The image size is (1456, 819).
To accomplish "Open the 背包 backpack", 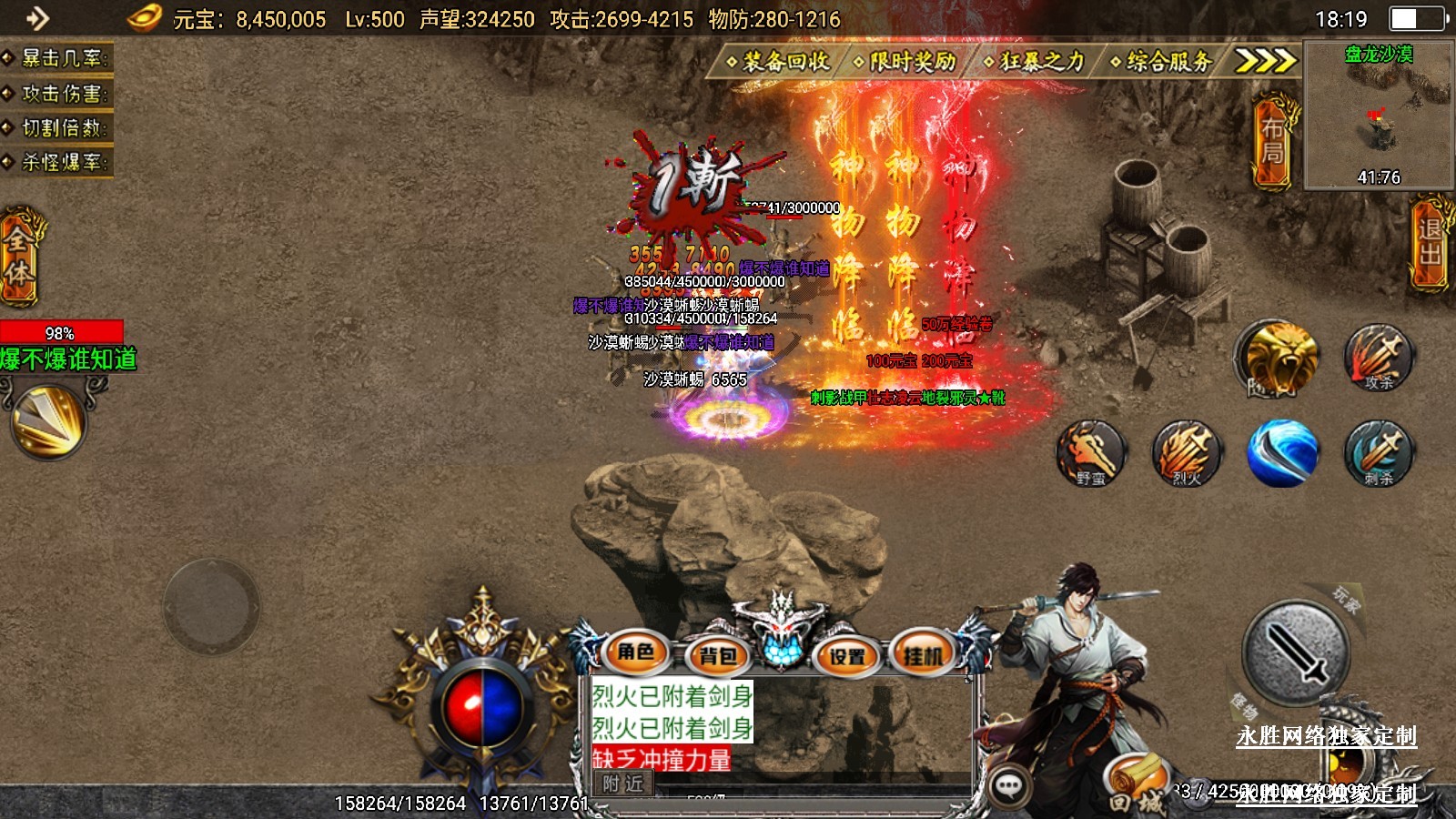I will tap(717, 655).
